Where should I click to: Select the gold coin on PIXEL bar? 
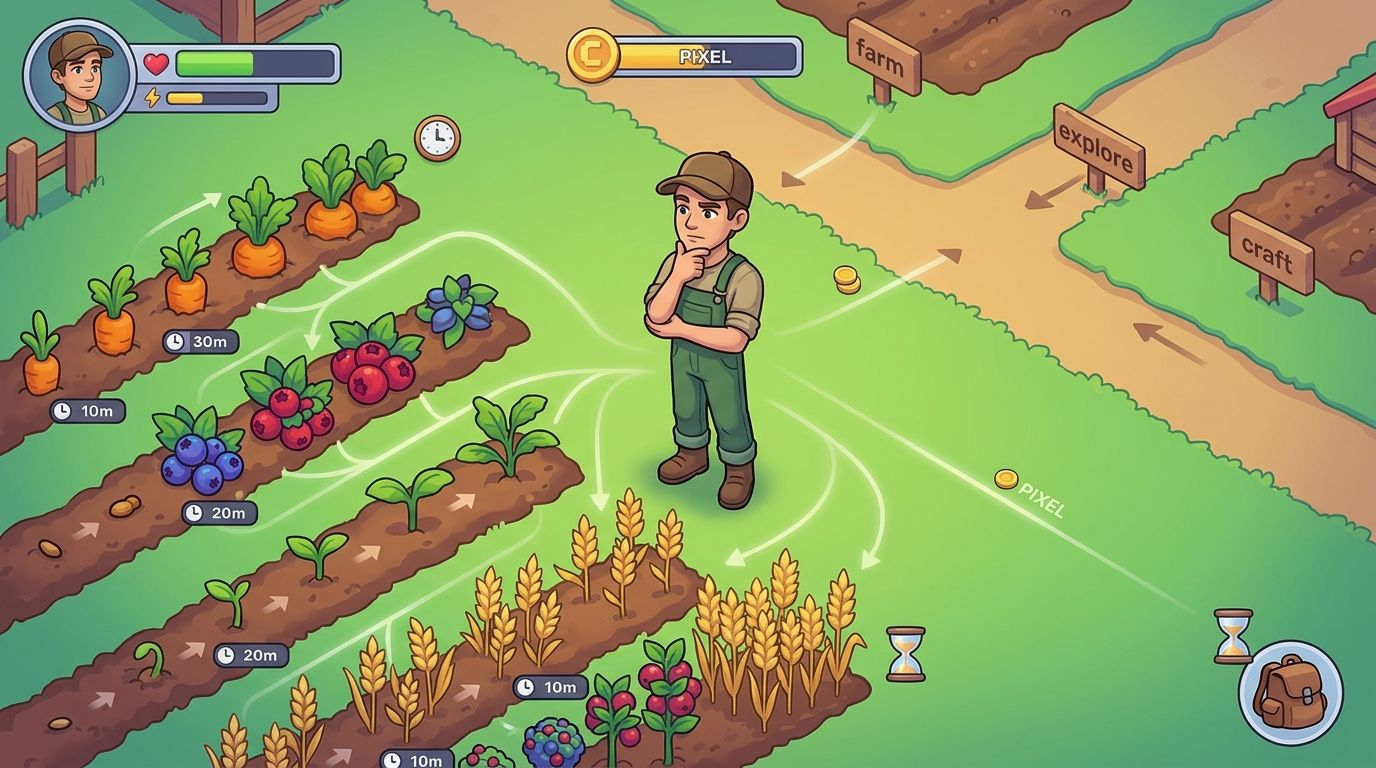click(x=593, y=54)
